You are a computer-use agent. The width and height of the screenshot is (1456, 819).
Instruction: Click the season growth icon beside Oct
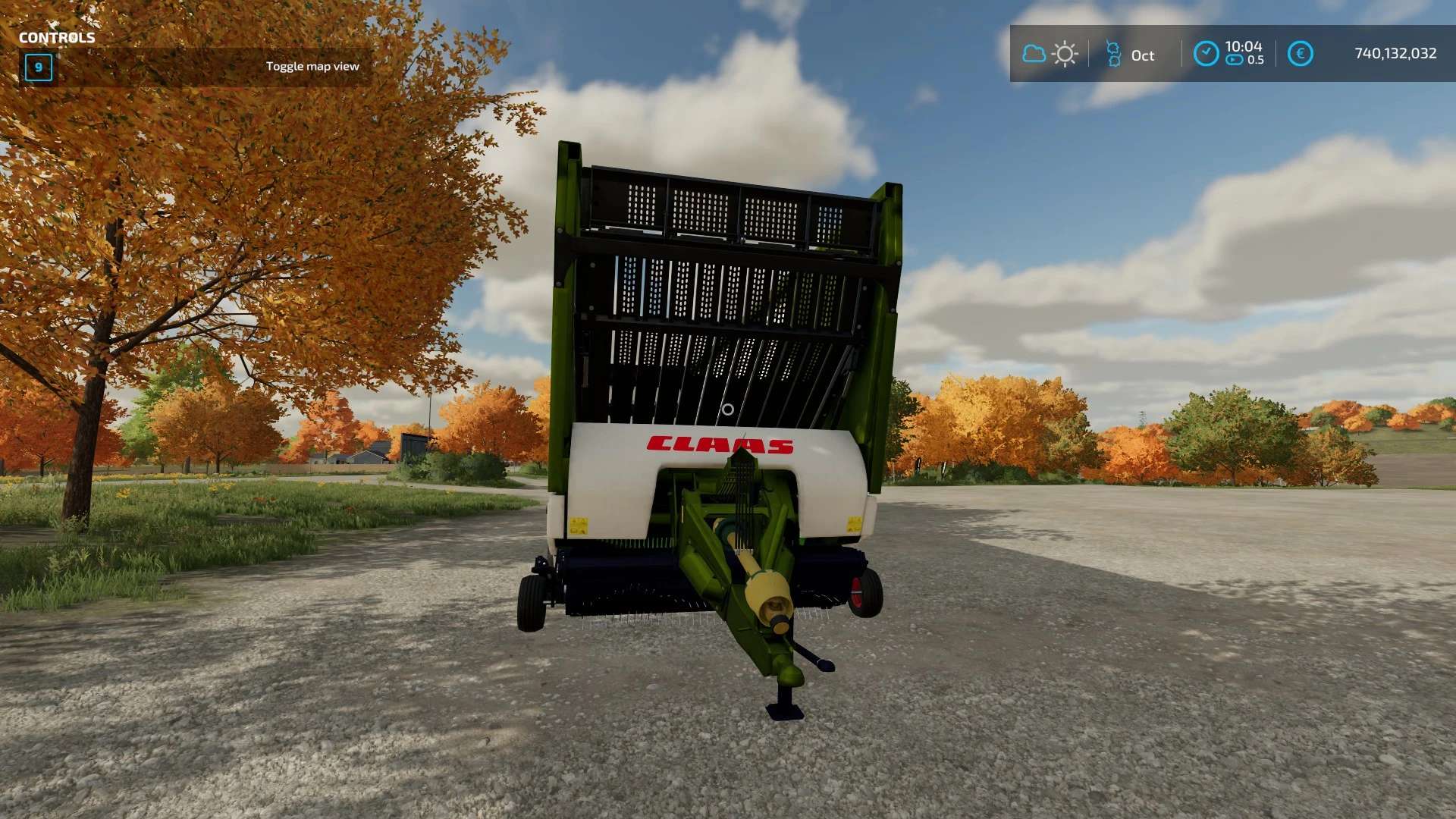pyautogui.click(x=1113, y=54)
